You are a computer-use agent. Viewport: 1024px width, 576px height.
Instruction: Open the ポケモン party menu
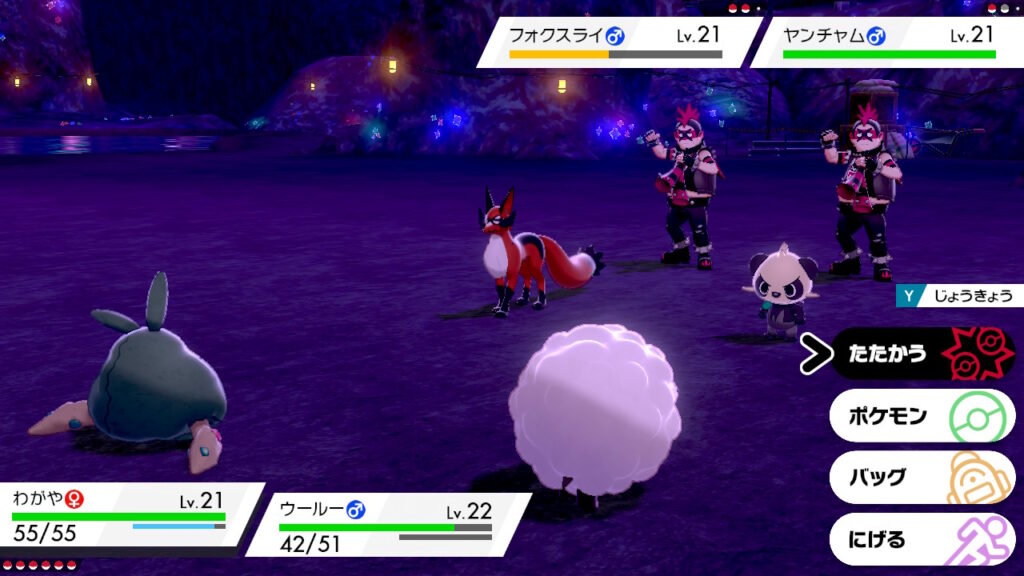point(921,416)
